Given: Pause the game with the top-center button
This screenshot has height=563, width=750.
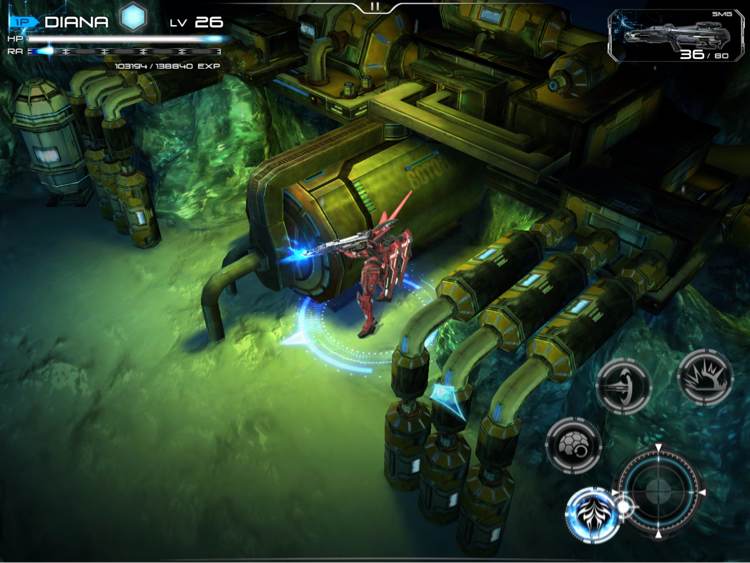Looking at the screenshot, I should coord(375,6).
